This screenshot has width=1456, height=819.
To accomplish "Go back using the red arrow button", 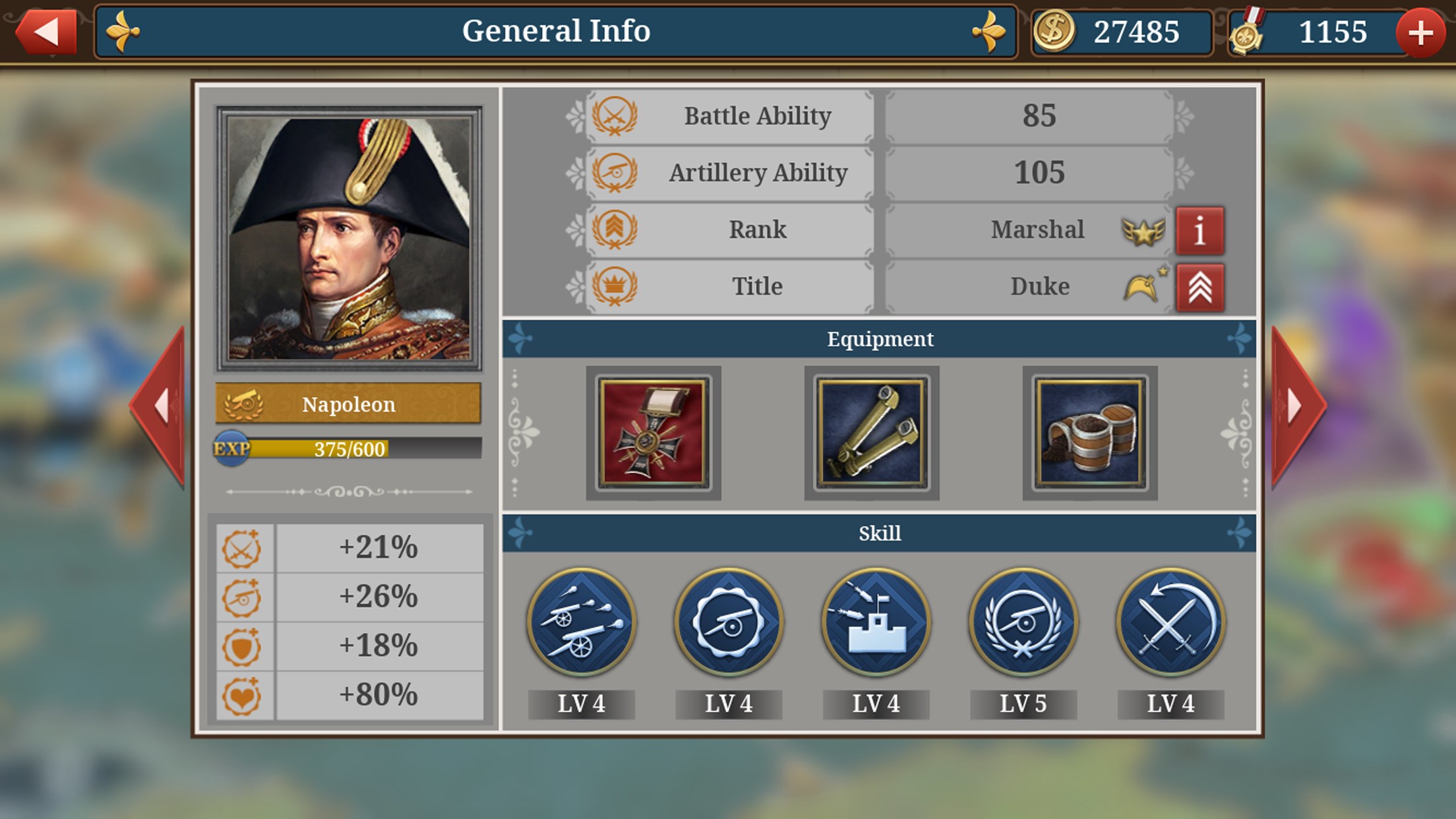I will pyautogui.click(x=46, y=31).
